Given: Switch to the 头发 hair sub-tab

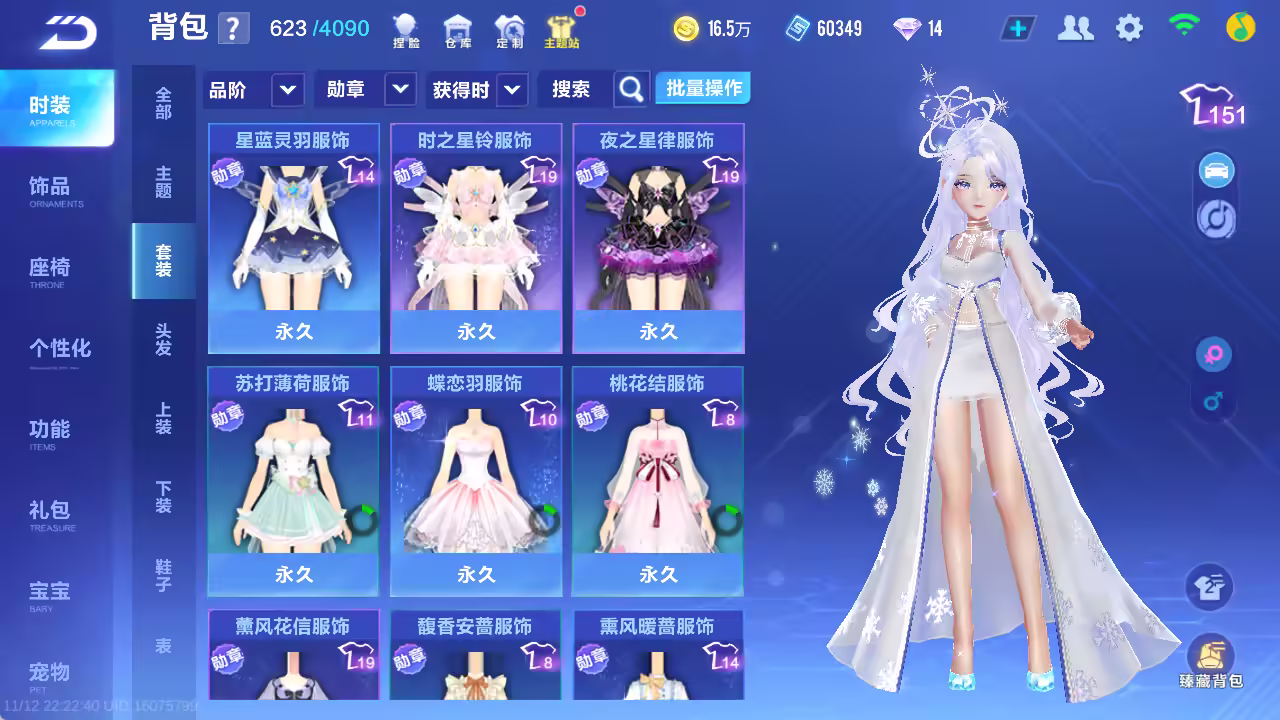Looking at the screenshot, I should click(x=163, y=339).
